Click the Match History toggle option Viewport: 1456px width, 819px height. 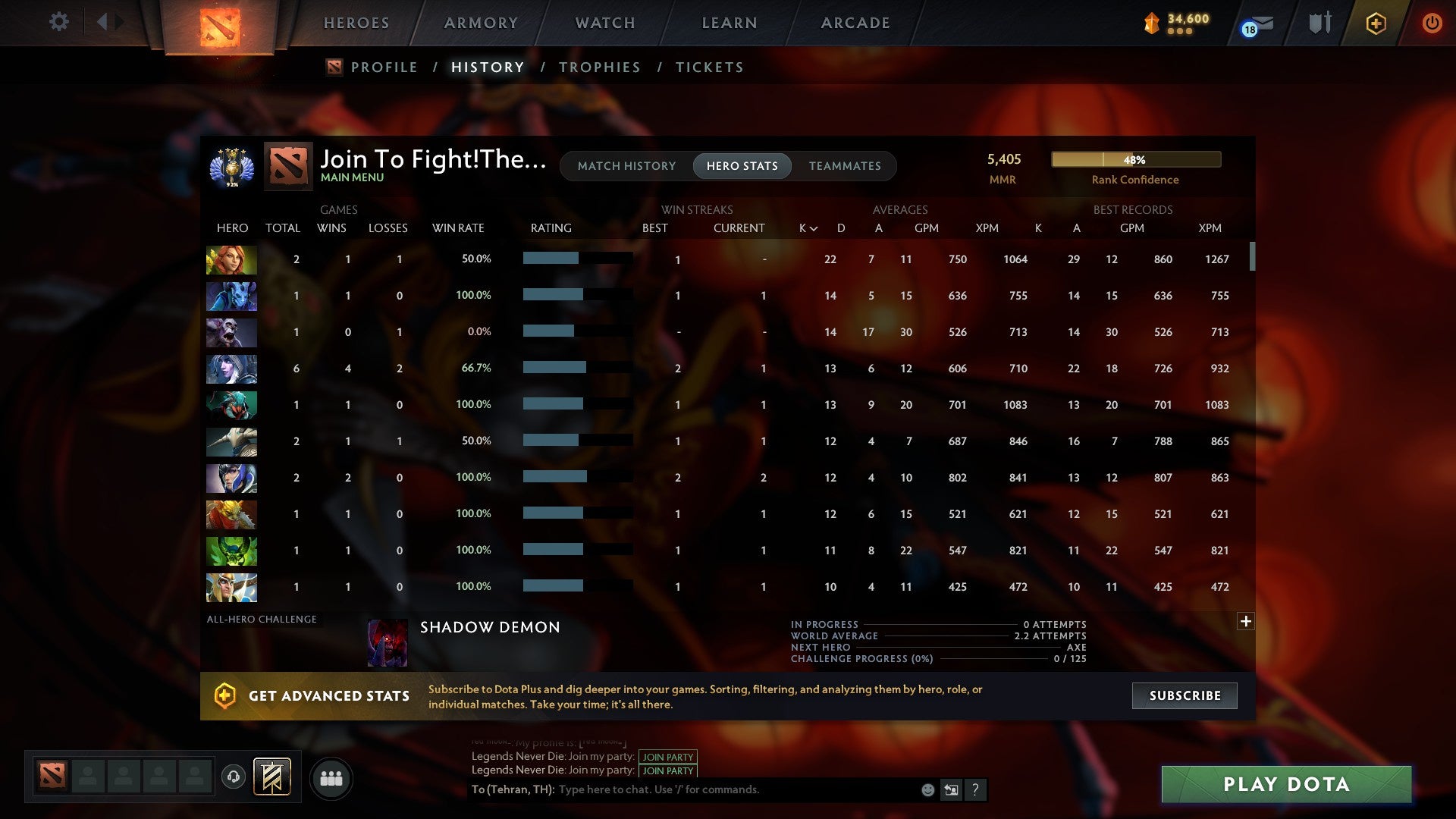626,166
